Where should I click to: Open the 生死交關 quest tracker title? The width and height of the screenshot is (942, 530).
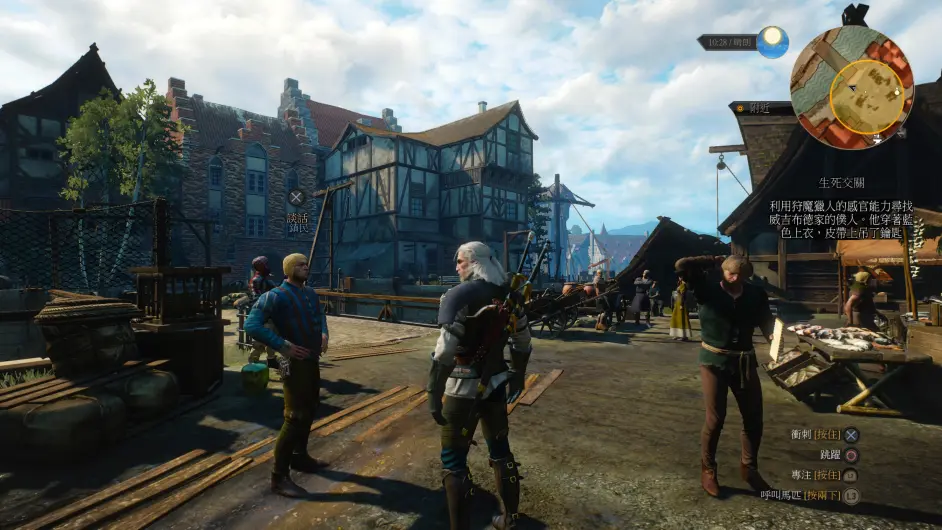tap(842, 183)
